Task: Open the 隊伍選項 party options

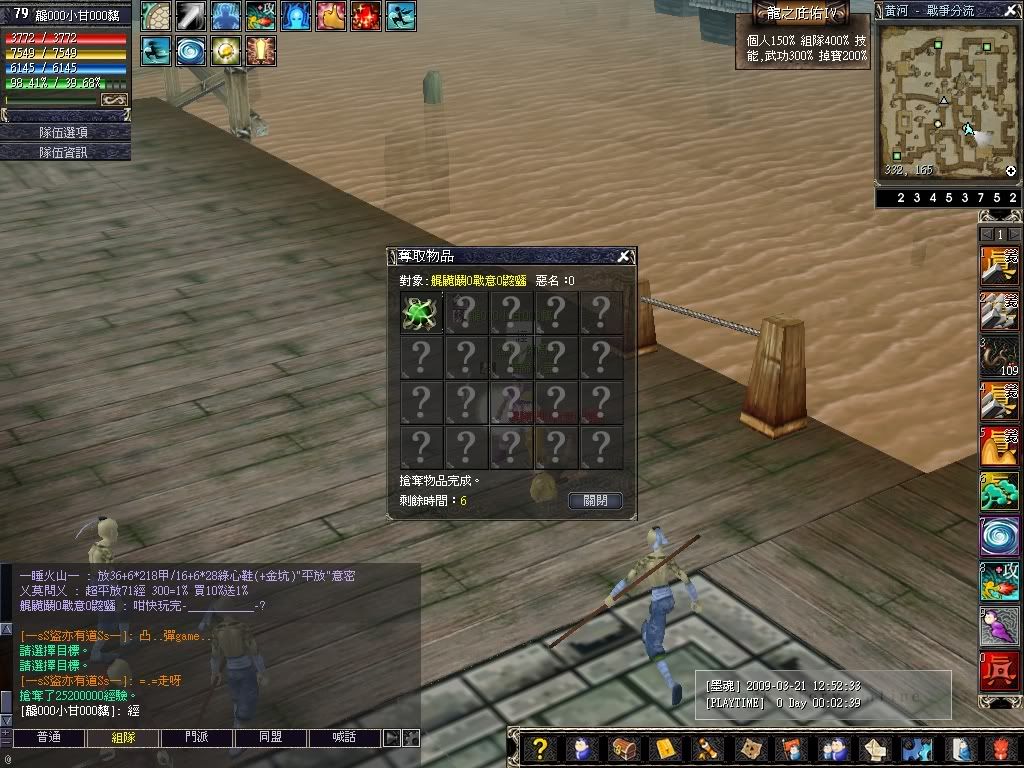Action: point(64,132)
